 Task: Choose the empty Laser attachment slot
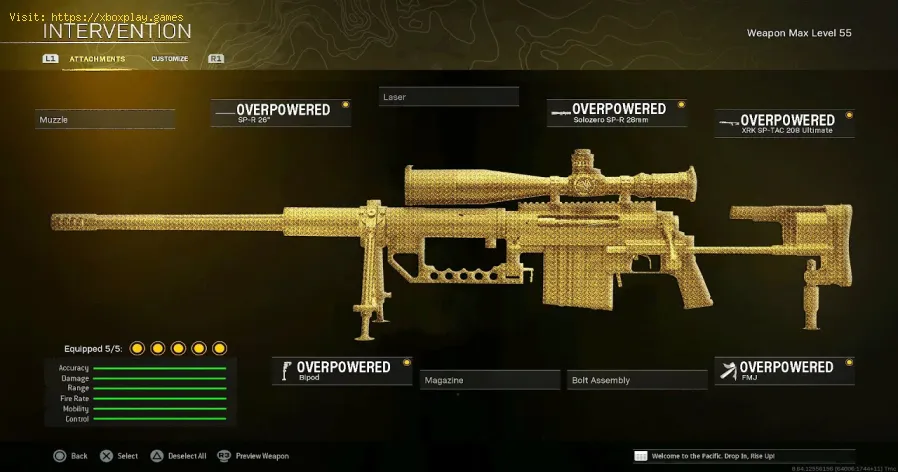click(x=449, y=97)
